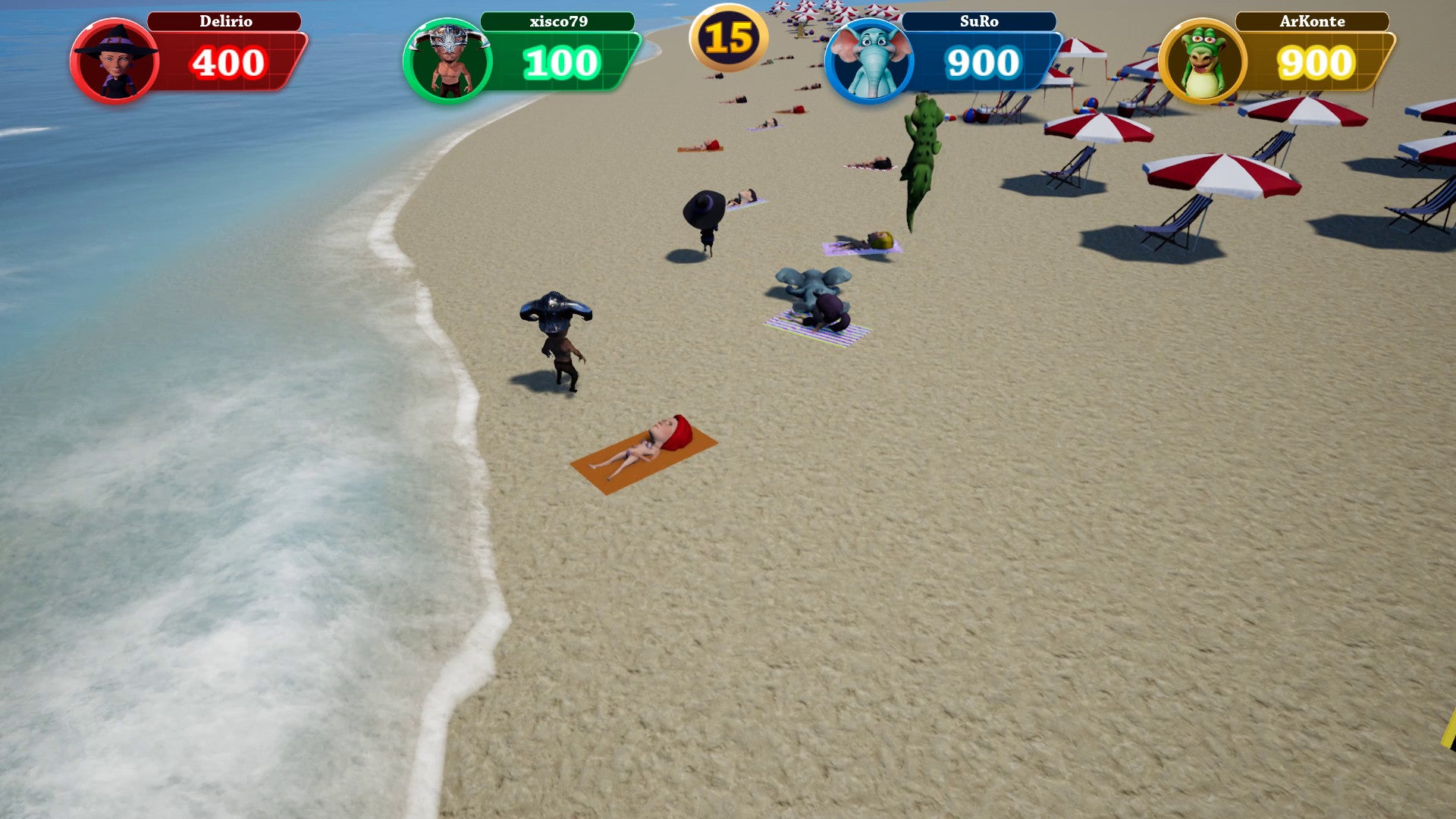Click ArKonte's green dragon portrait
Screen dimensions: 1456x819
(x=1203, y=61)
